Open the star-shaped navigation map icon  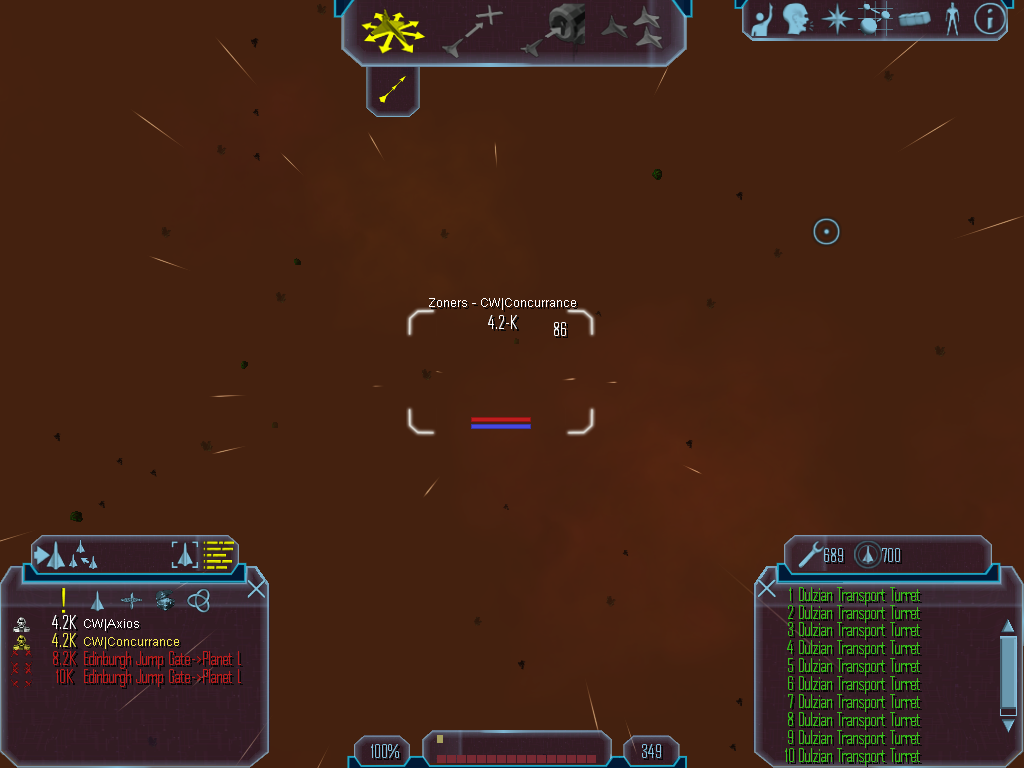(x=836, y=19)
